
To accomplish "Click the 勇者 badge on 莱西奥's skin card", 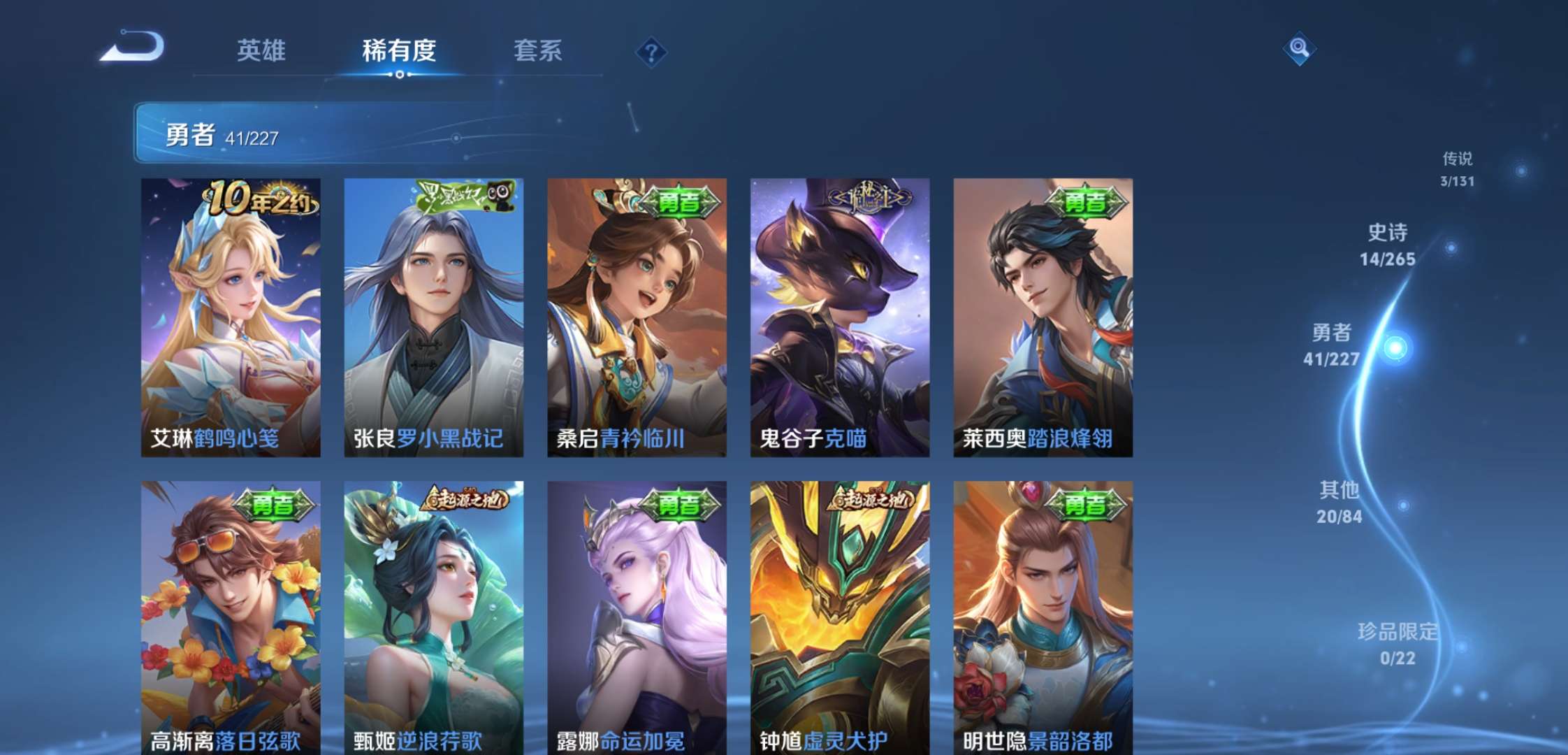I will click(1086, 202).
